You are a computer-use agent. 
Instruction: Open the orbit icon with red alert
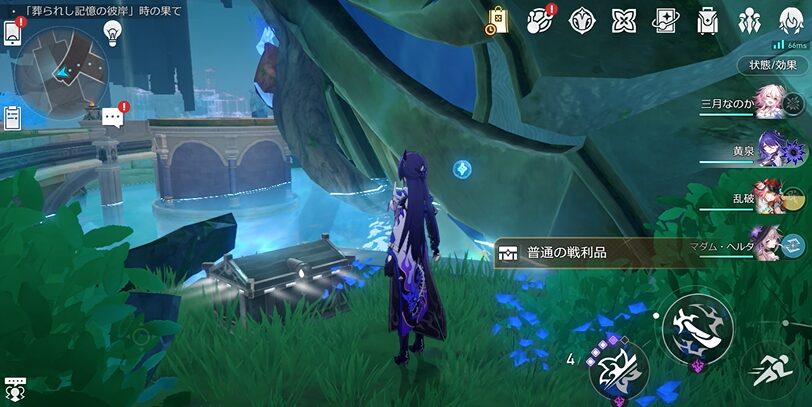pos(540,20)
